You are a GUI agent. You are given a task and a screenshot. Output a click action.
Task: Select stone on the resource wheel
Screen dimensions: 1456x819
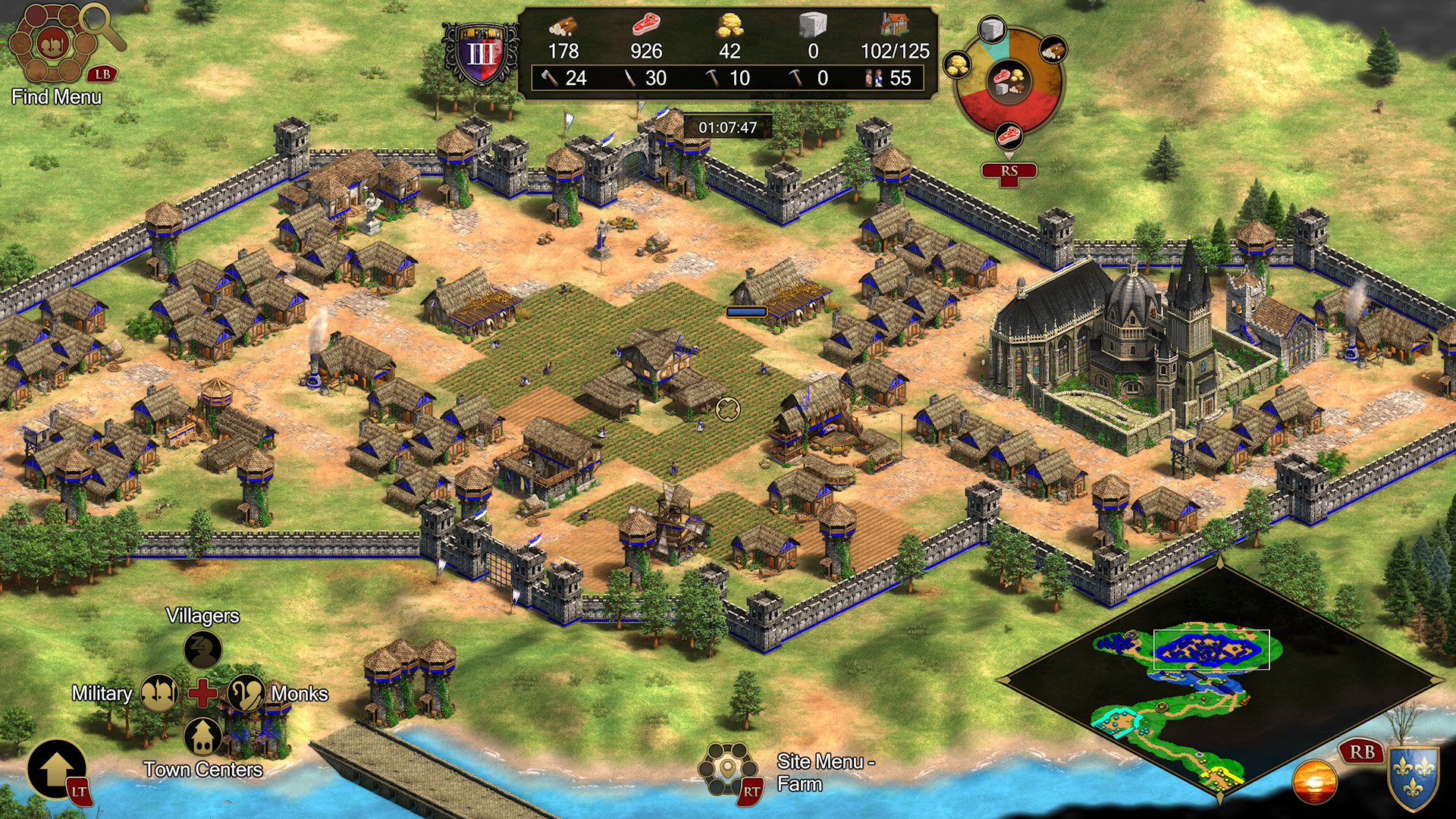pyautogui.click(x=991, y=31)
